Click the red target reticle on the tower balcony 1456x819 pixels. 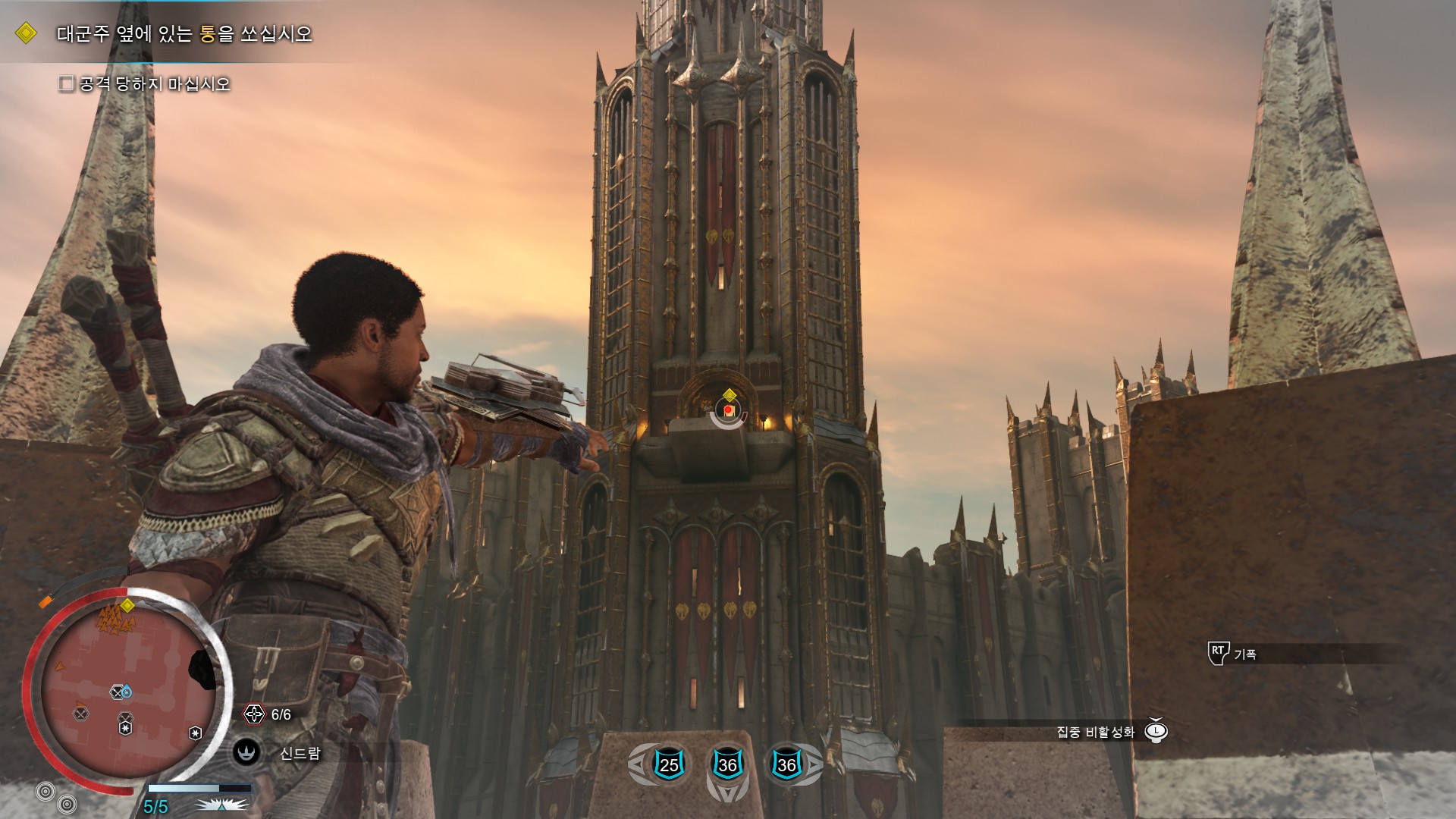pyautogui.click(x=728, y=410)
